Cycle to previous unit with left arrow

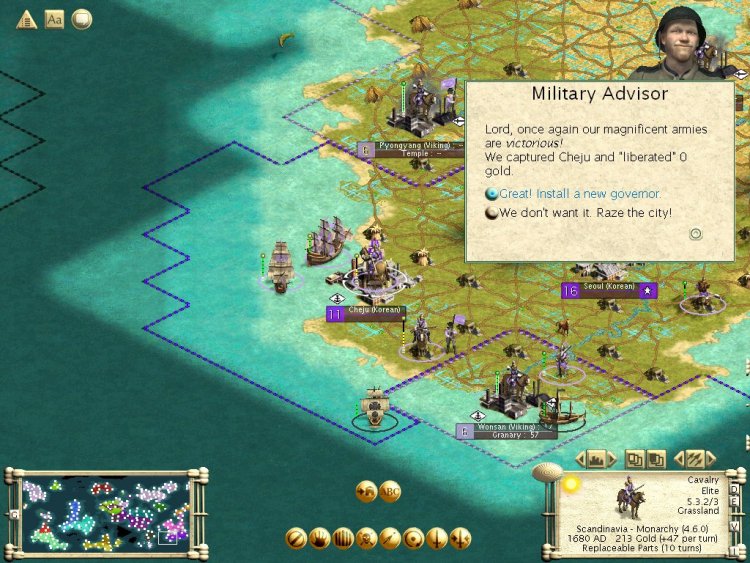click(x=680, y=459)
